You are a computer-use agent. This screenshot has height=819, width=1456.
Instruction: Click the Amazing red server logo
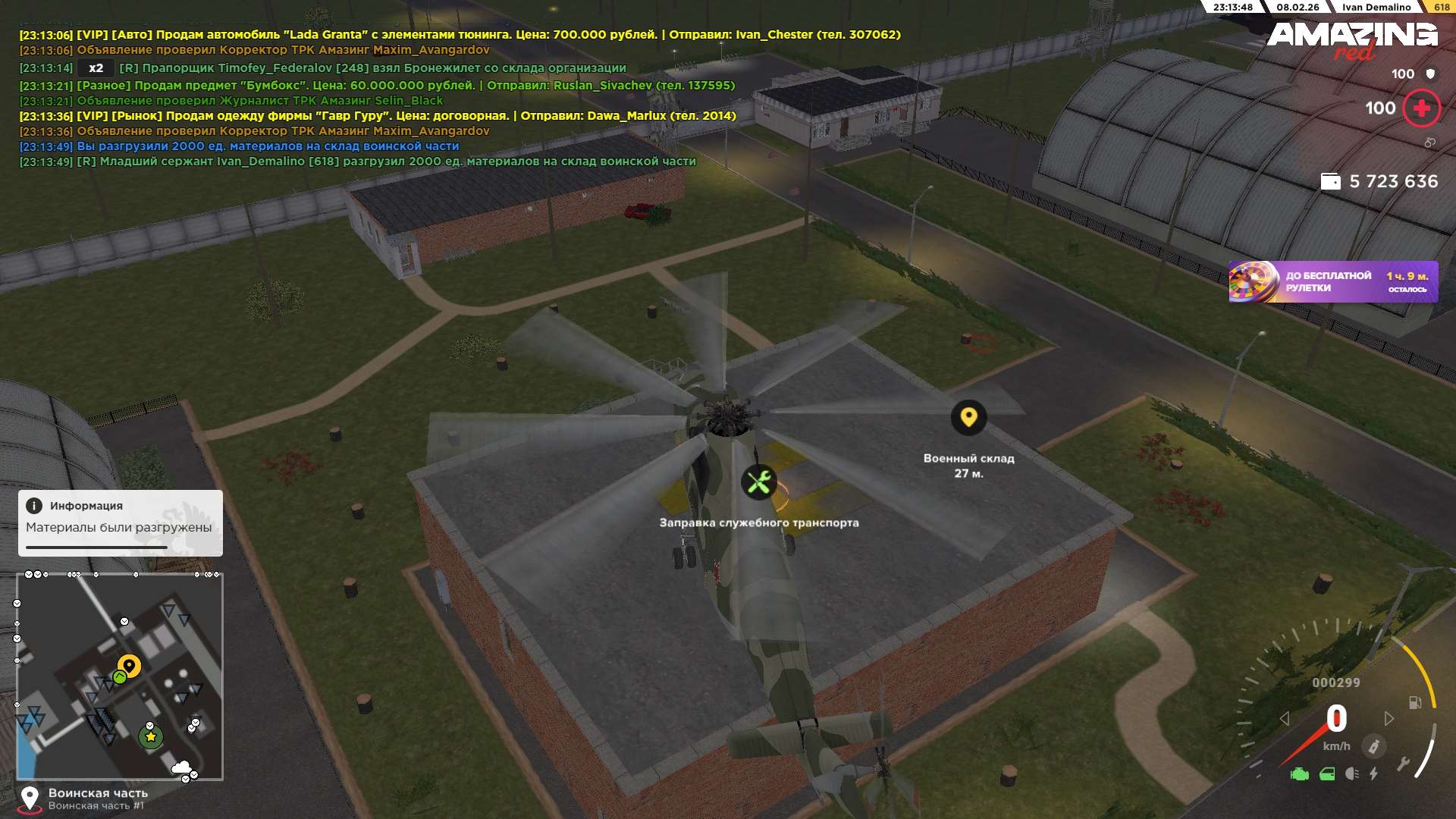pos(1352,39)
